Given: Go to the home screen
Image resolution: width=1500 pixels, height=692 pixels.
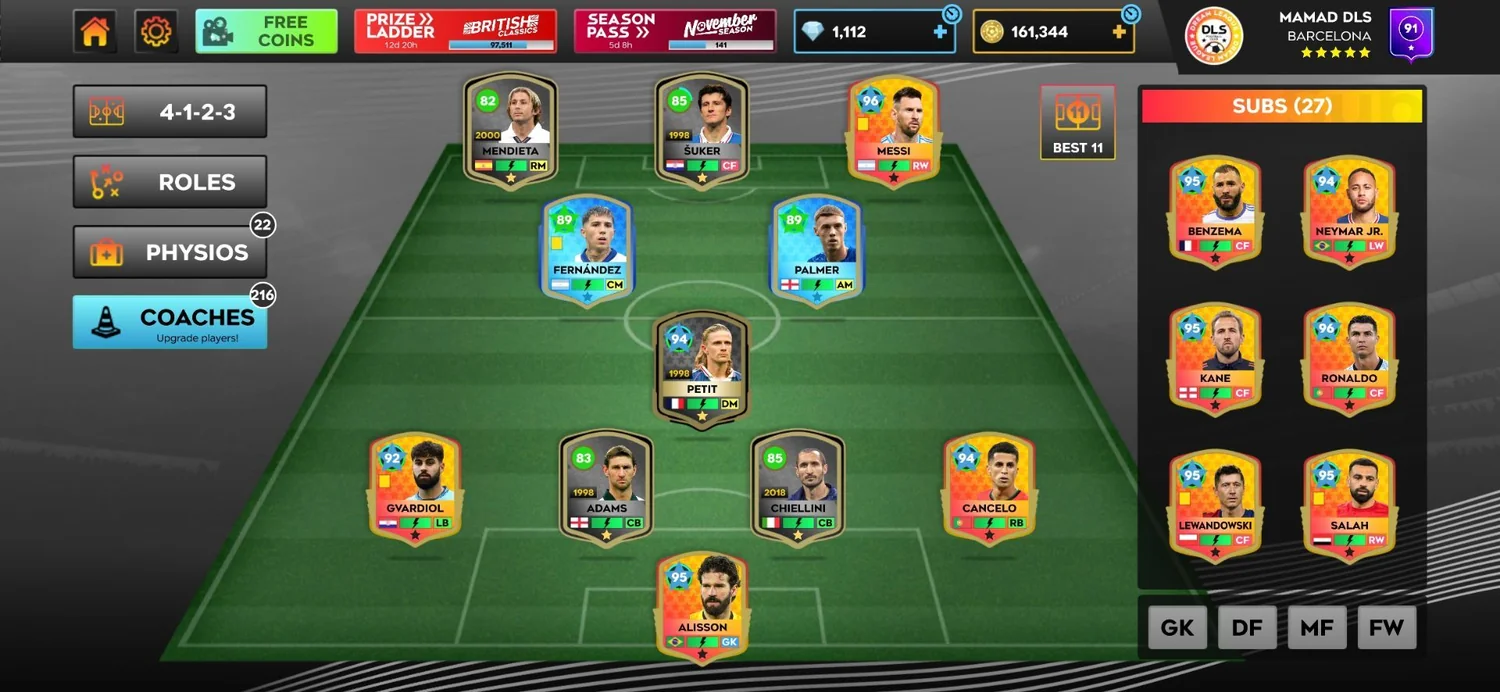Looking at the screenshot, I should pos(95,32).
